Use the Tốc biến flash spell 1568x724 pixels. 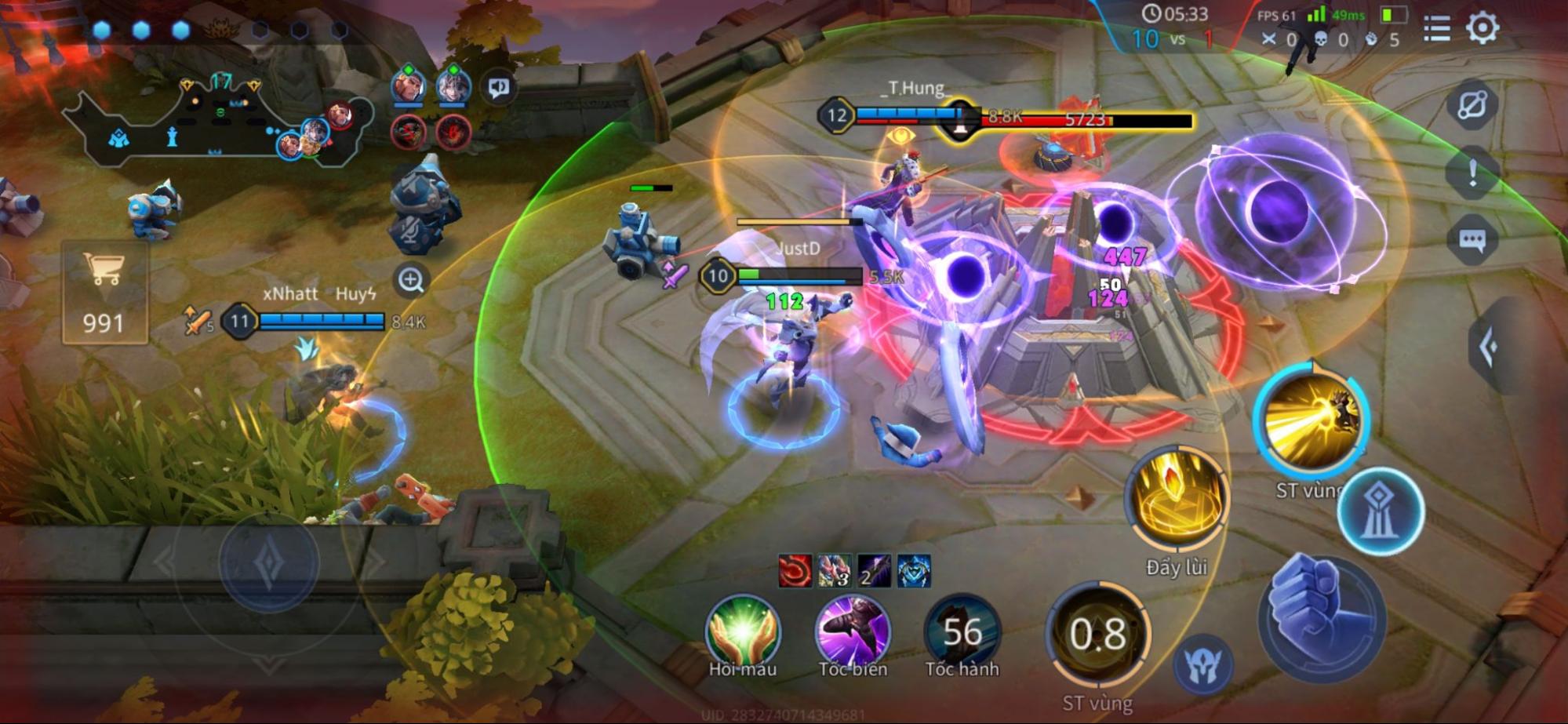(852, 631)
